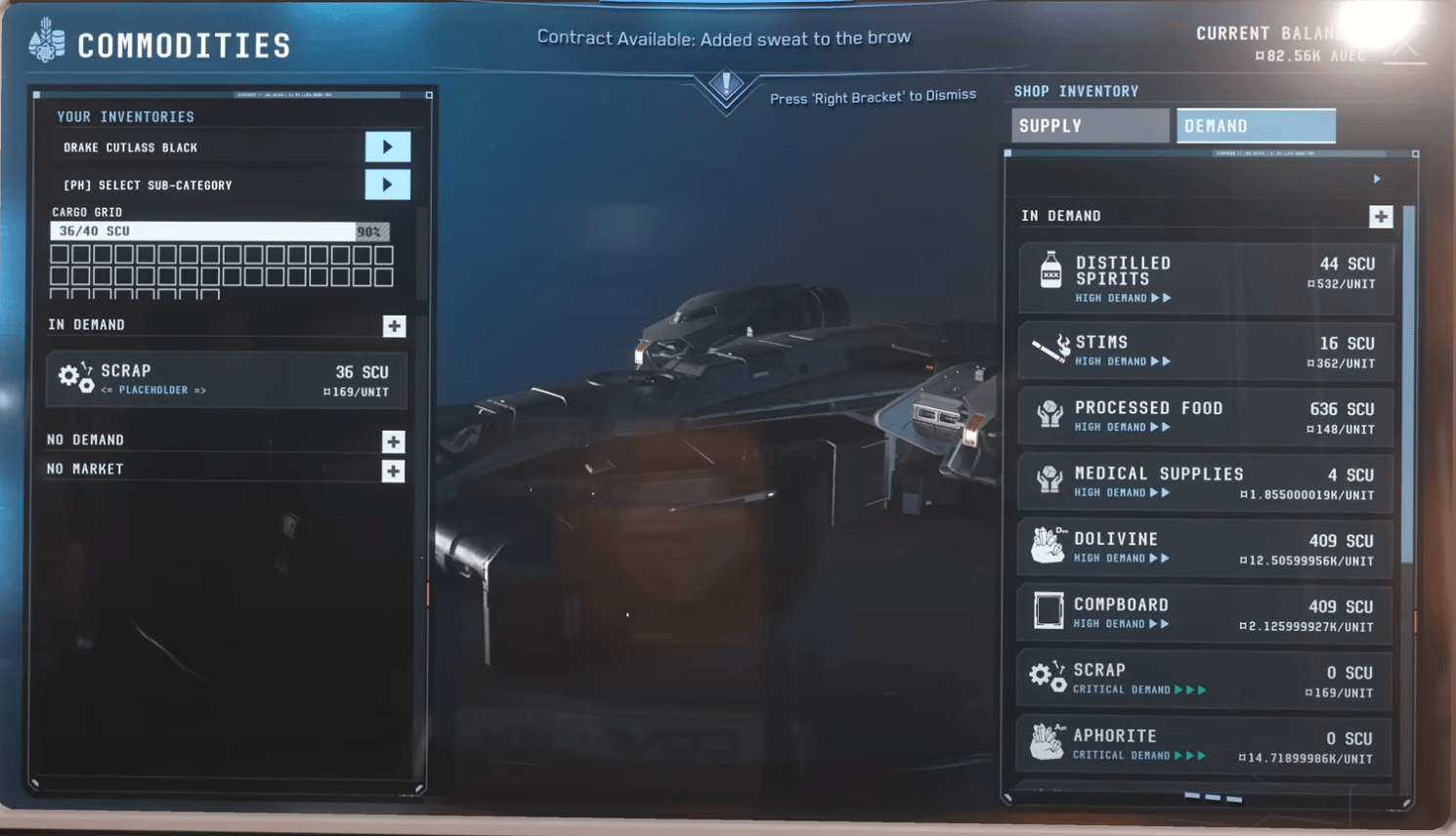Expand the Drake Cutlass Black ship selector
The image size is (1456, 836).
pos(388,146)
